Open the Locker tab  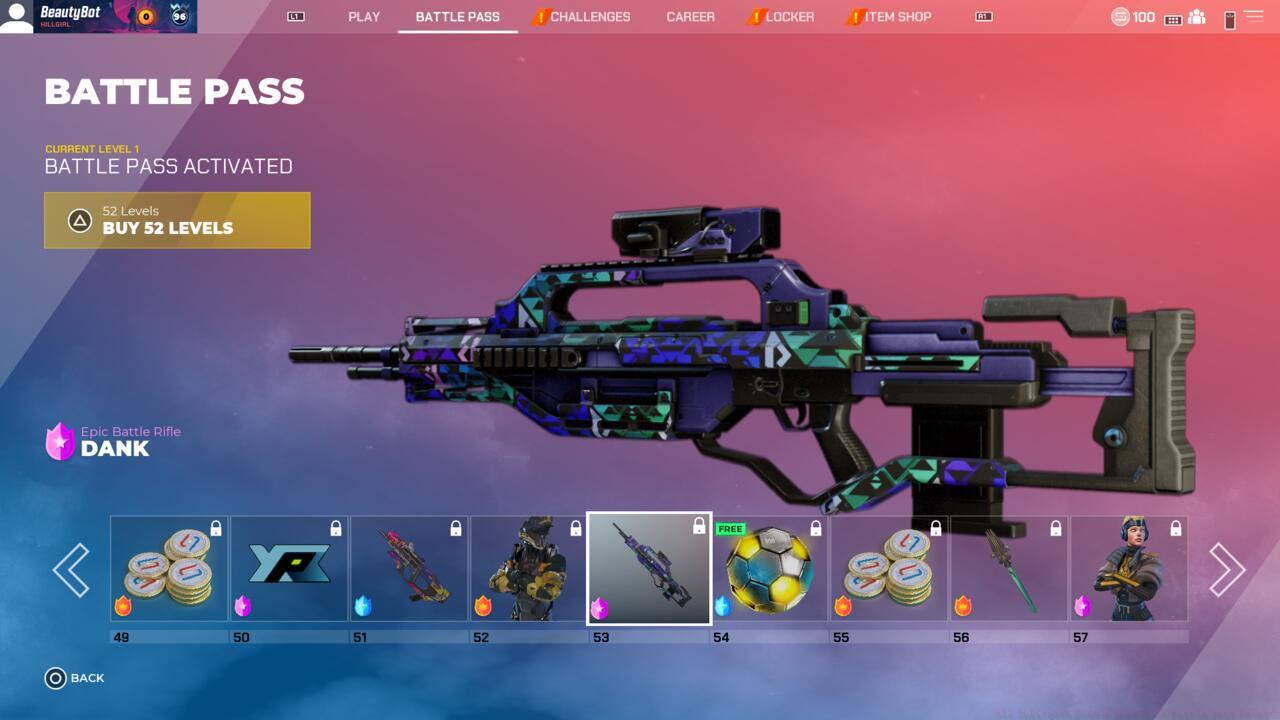click(789, 17)
